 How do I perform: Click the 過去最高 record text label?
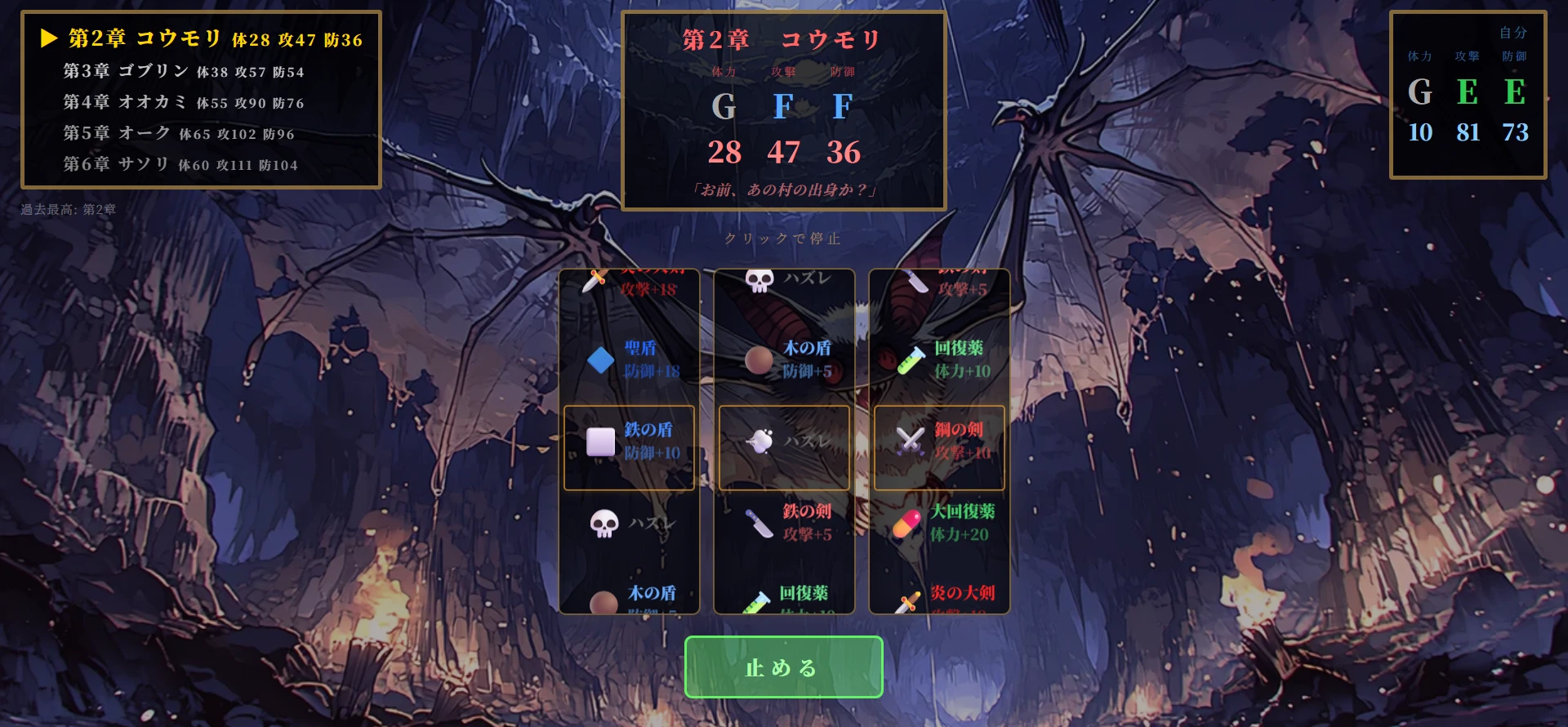tap(67, 207)
